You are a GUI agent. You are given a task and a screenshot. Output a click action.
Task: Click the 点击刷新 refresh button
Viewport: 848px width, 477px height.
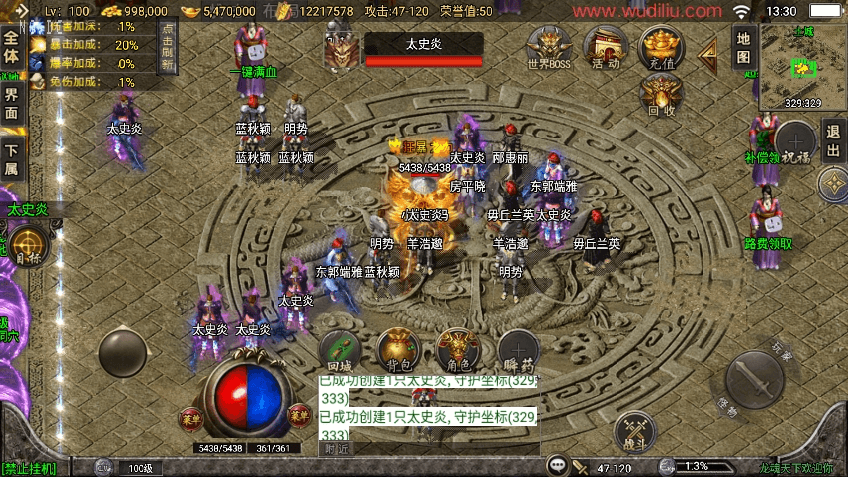[167, 45]
